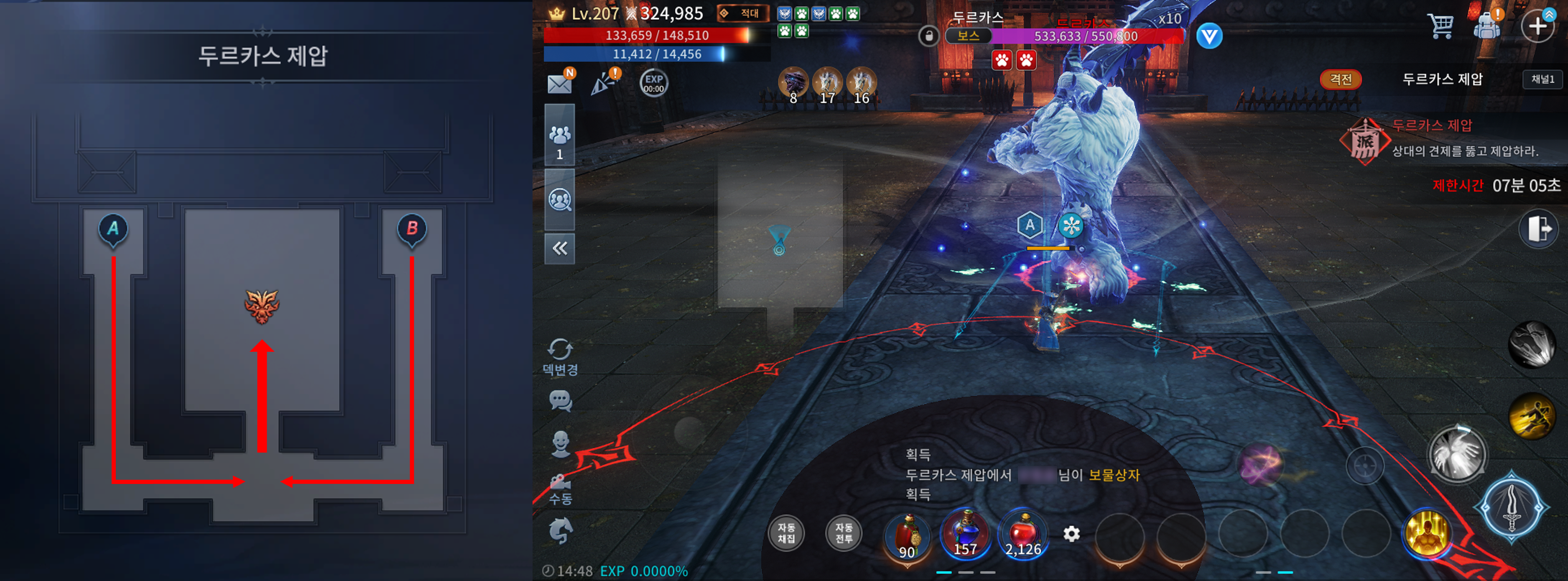The width and height of the screenshot is (1568, 581).
Task: Toggle the 자동전투 auto-battle button
Action: click(x=844, y=533)
